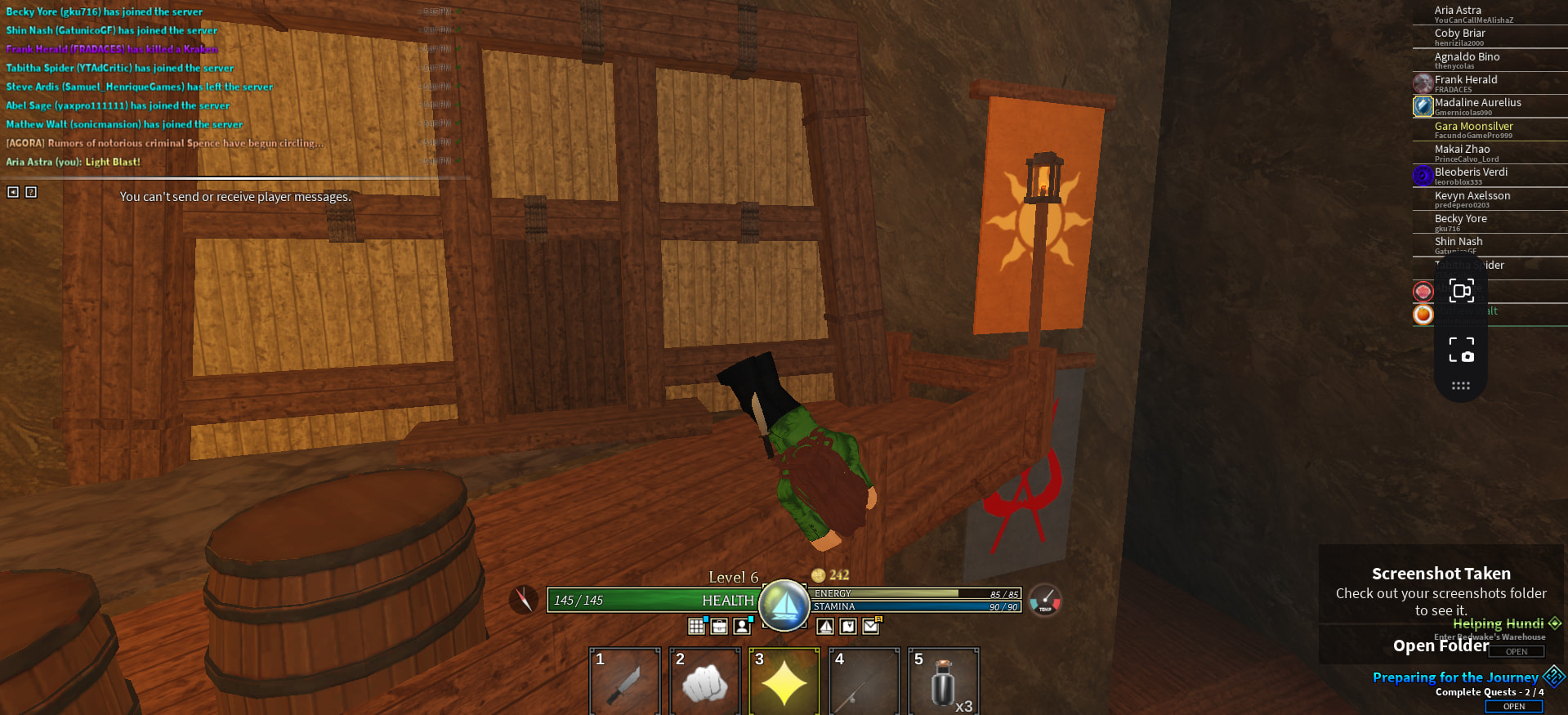Open the briefcase inventory icon
Viewport: 1568px width, 715px height.
719,626
